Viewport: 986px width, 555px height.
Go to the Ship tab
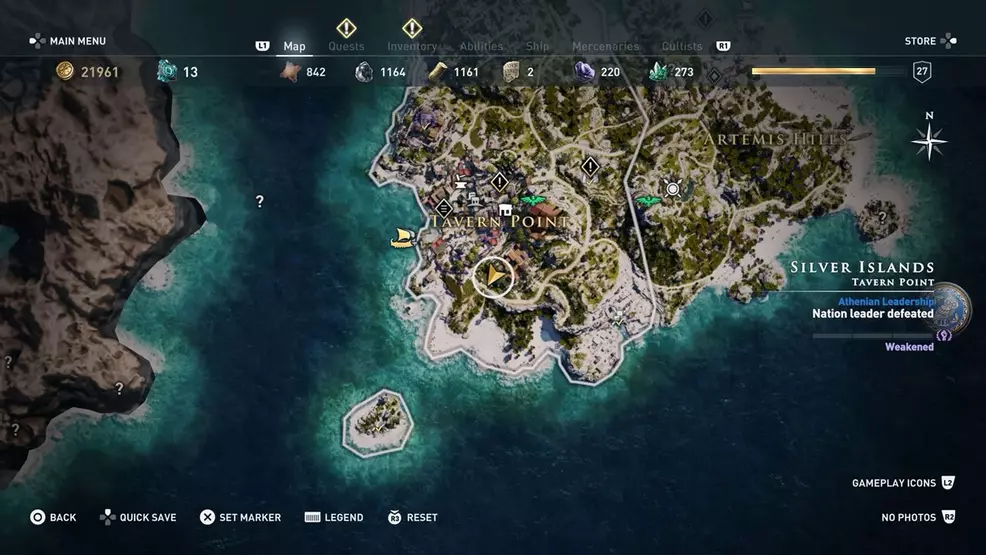tap(537, 46)
